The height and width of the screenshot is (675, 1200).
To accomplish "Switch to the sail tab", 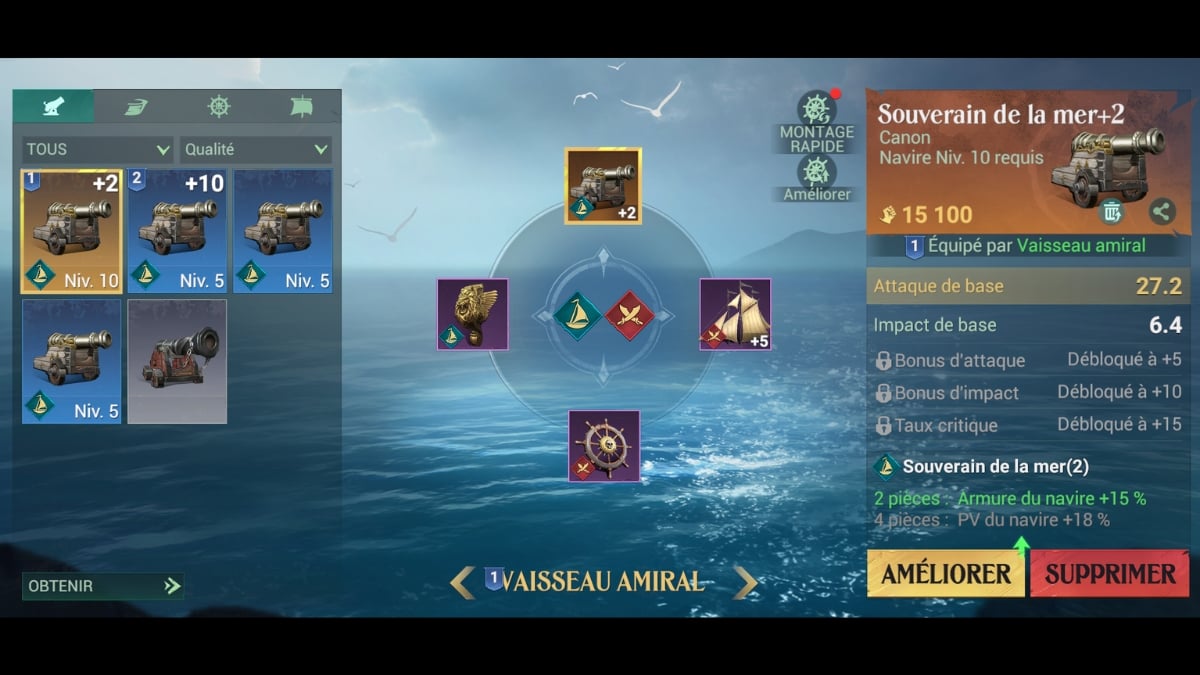I will click(x=136, y=106).
